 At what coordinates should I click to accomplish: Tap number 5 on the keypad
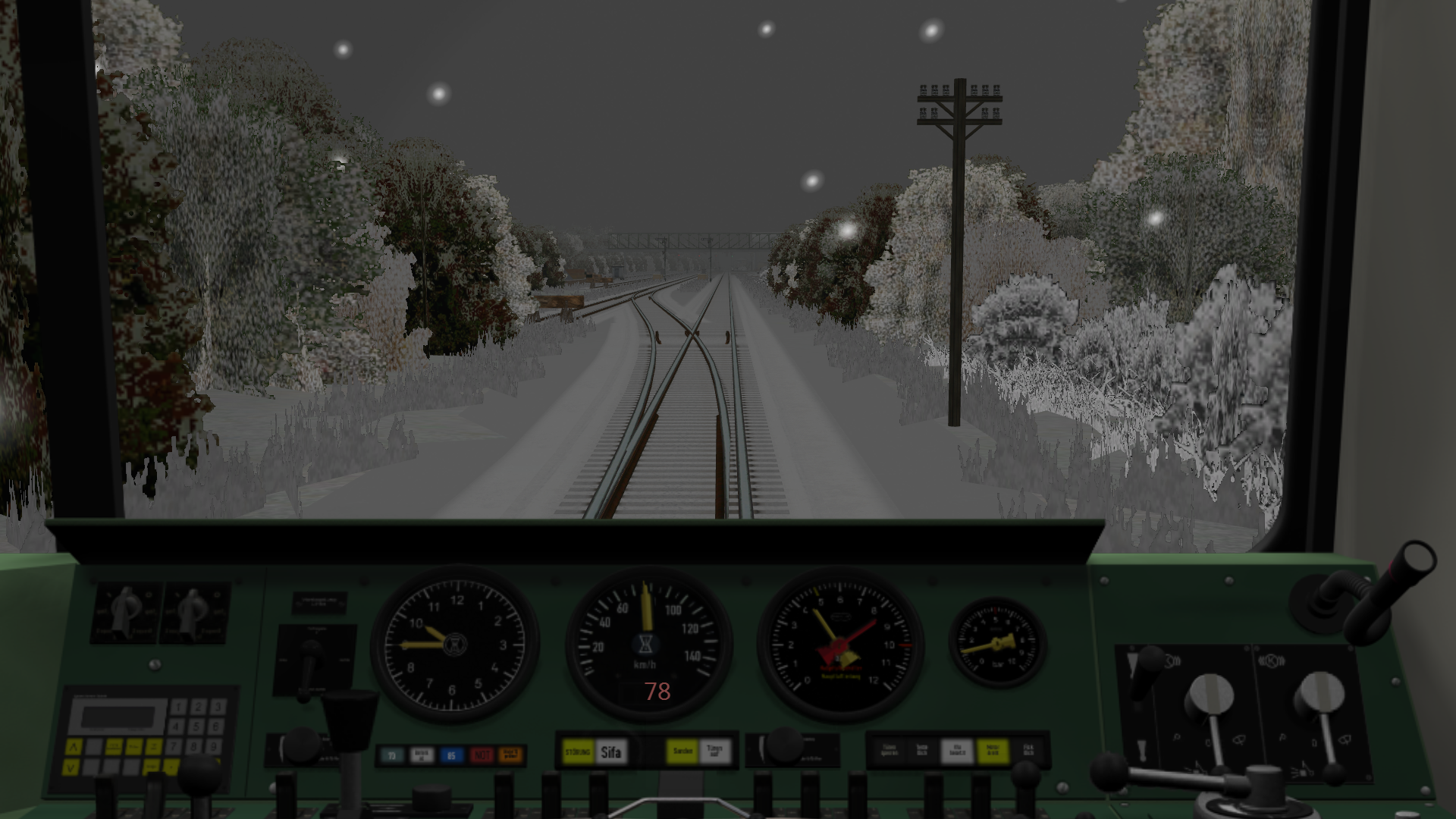[197, 726]
